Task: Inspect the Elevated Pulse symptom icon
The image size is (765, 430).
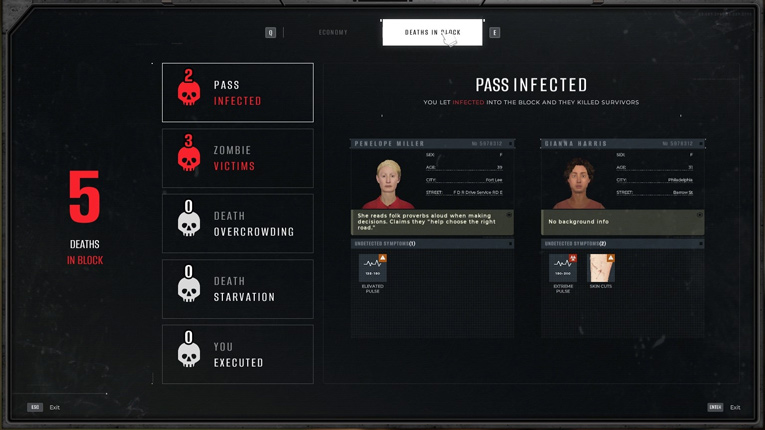Action: click(373, 268)
